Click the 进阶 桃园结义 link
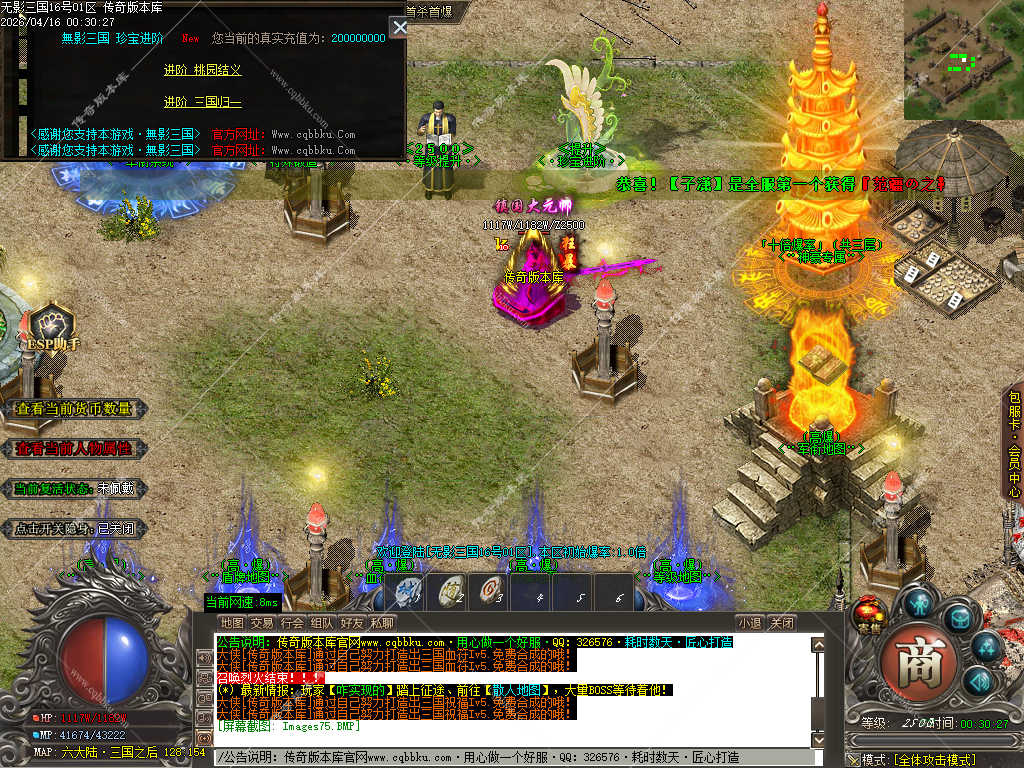 (203, 70)
